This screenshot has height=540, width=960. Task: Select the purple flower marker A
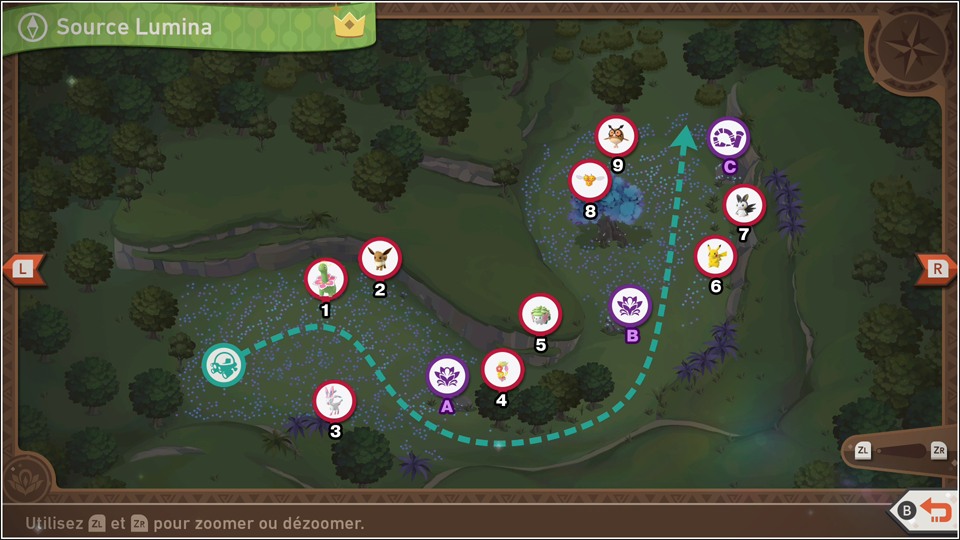[x=447, y=376]
